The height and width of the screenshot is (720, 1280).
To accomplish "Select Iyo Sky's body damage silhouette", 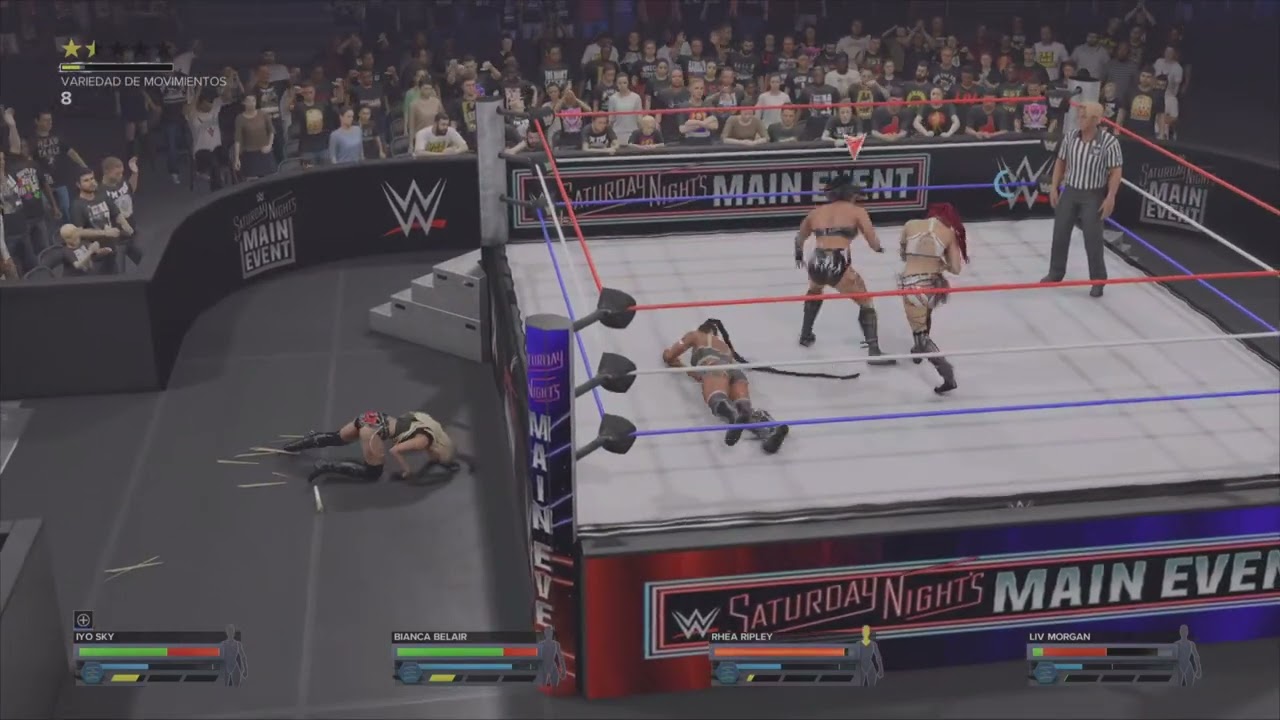I will pos(233,655).
